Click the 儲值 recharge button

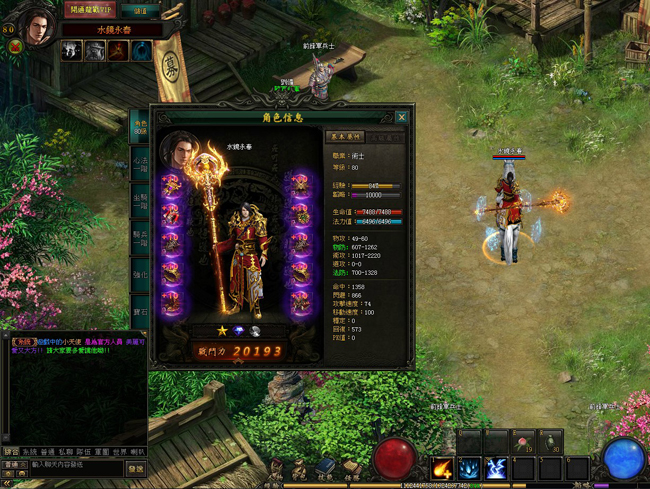[140, 10]
